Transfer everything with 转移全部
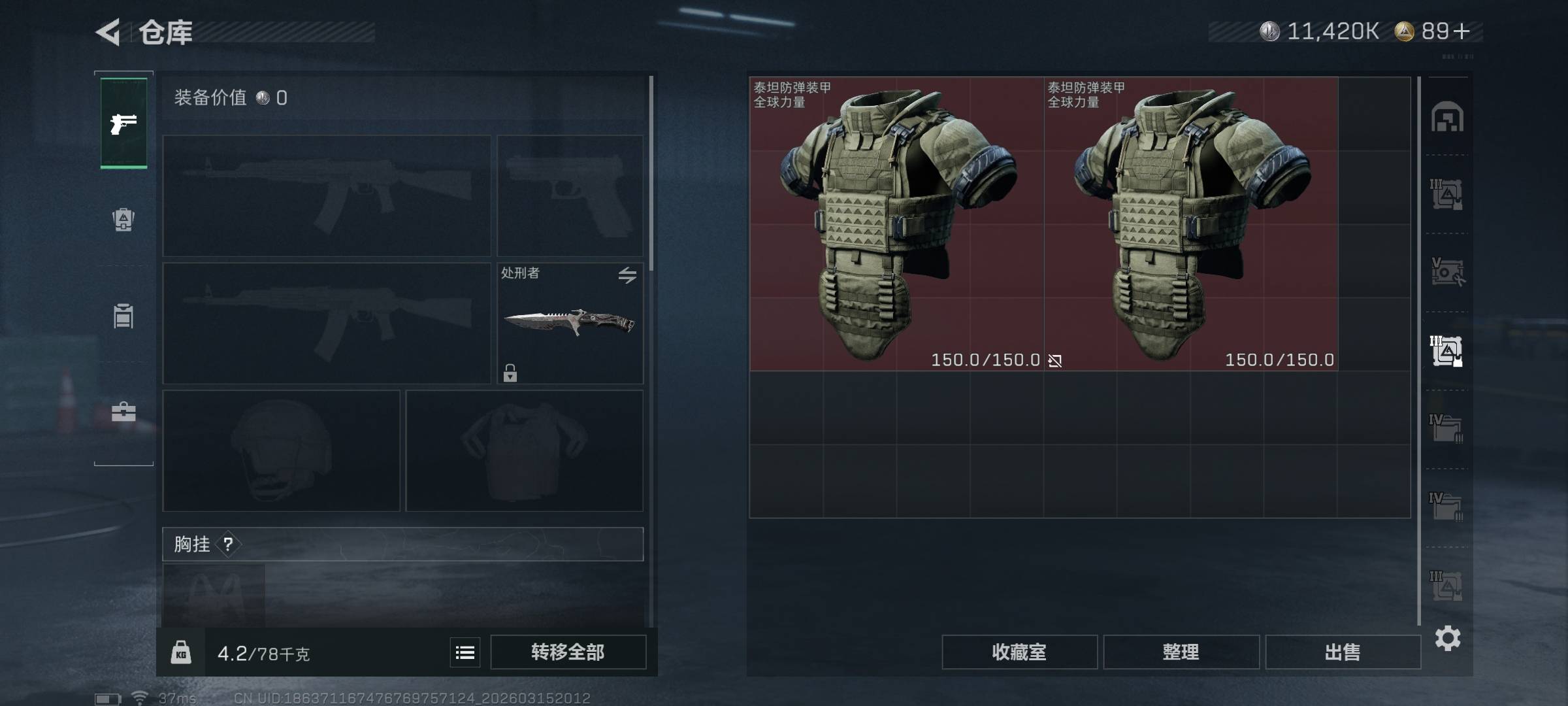The image size is (1568, 706). pos(568,652)
